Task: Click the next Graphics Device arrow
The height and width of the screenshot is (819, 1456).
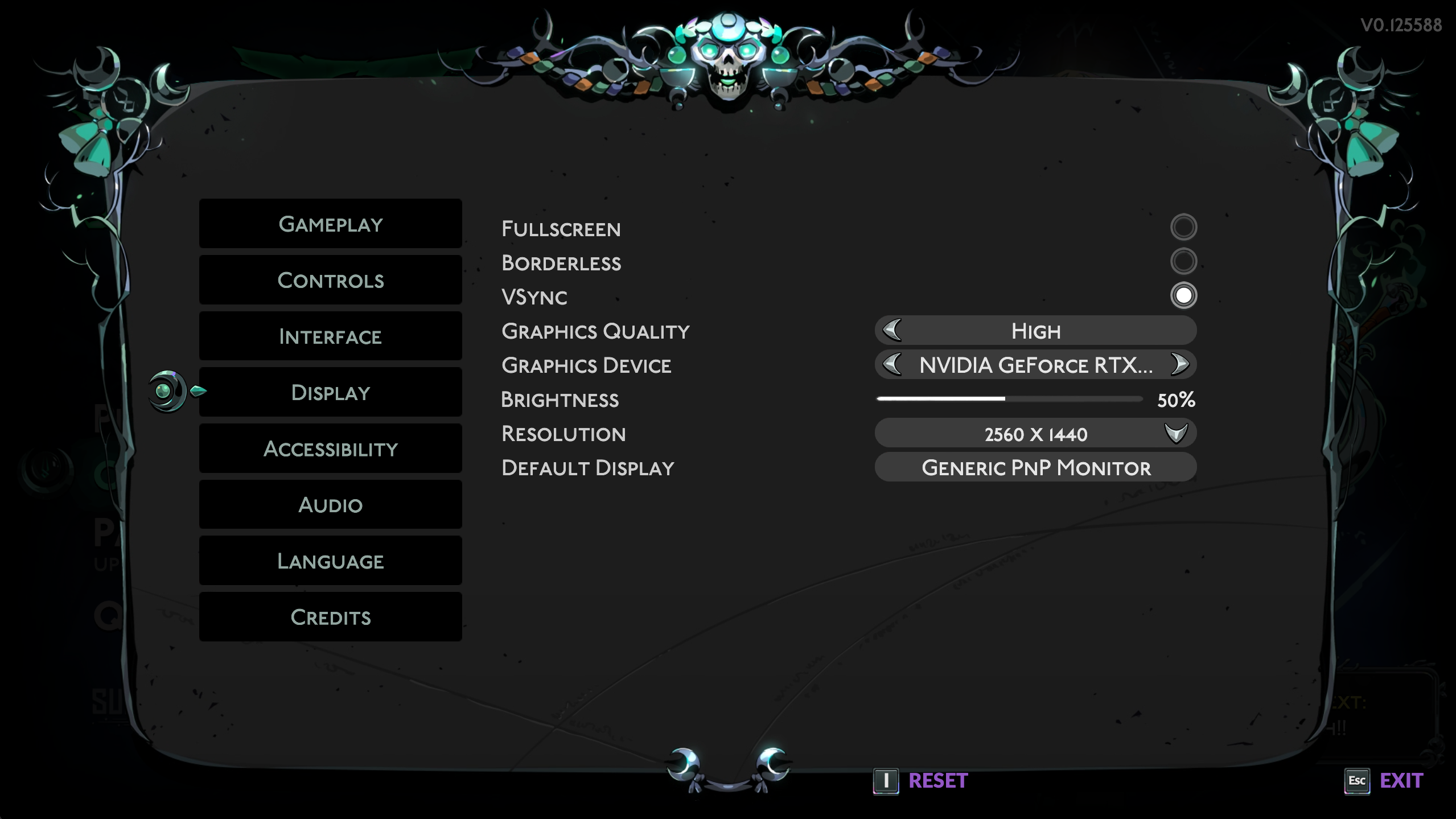Action: point(1179,364)
